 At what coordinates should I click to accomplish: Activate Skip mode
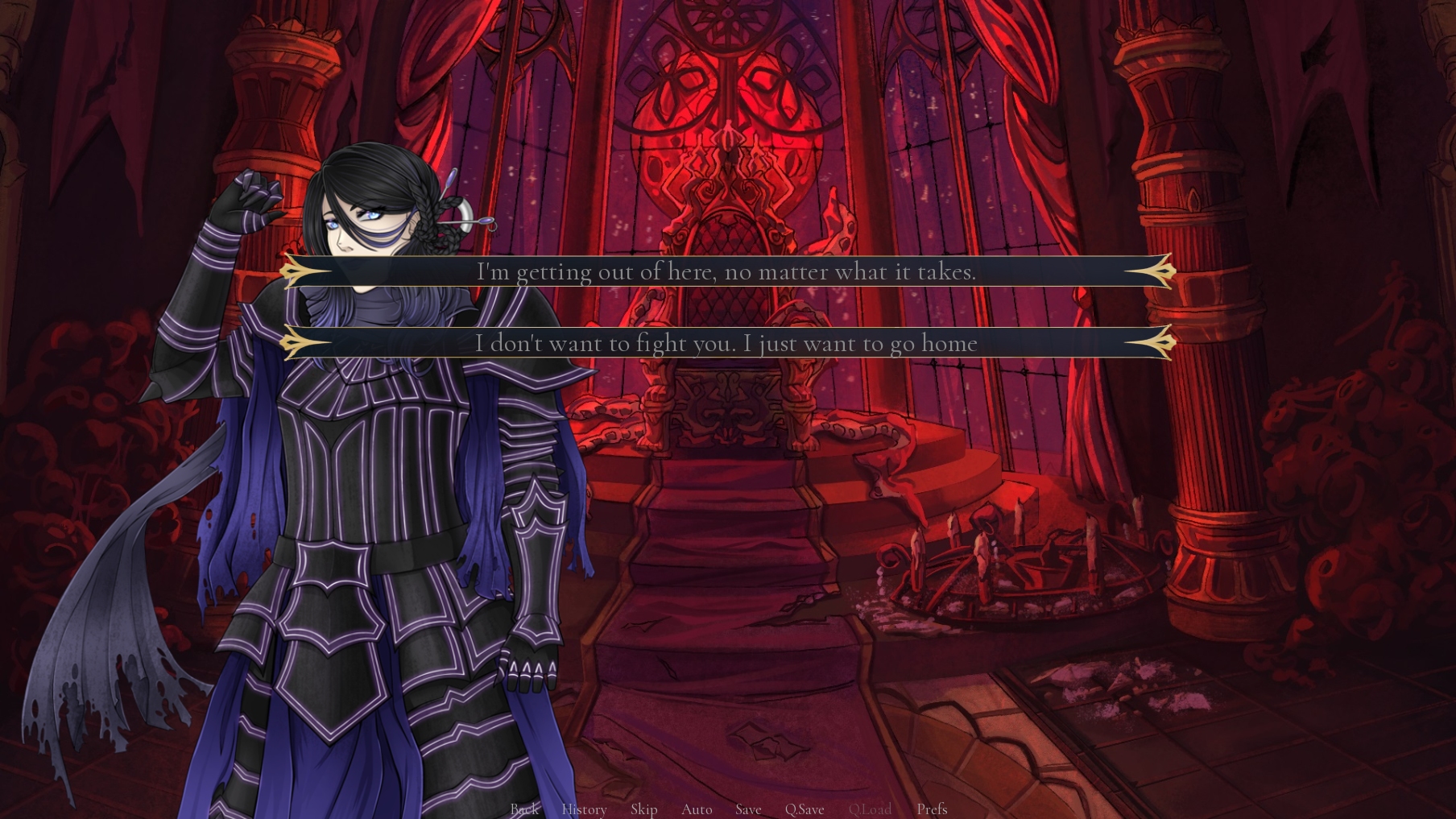point(643,809)
